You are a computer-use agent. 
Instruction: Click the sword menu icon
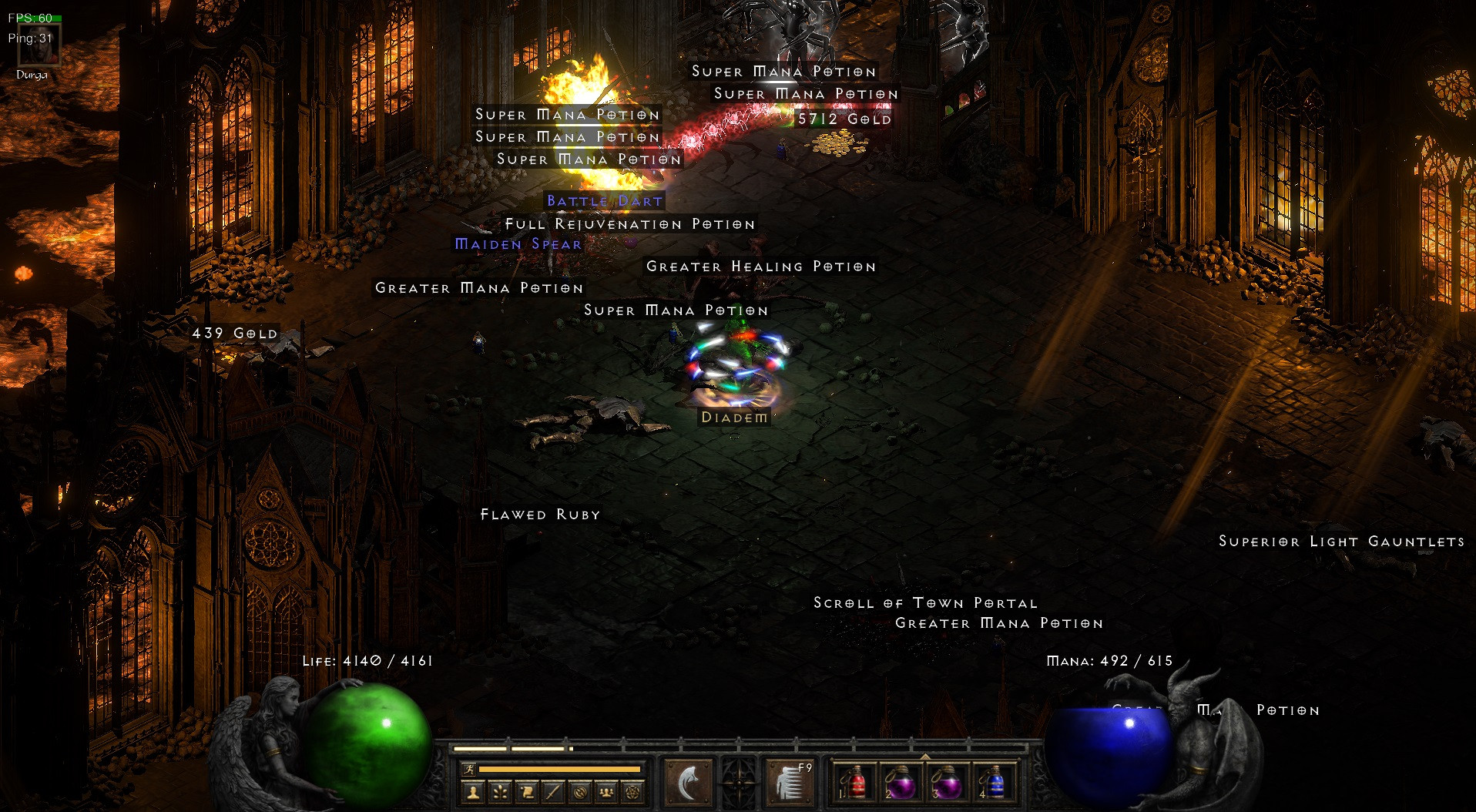tap(552, 793)
